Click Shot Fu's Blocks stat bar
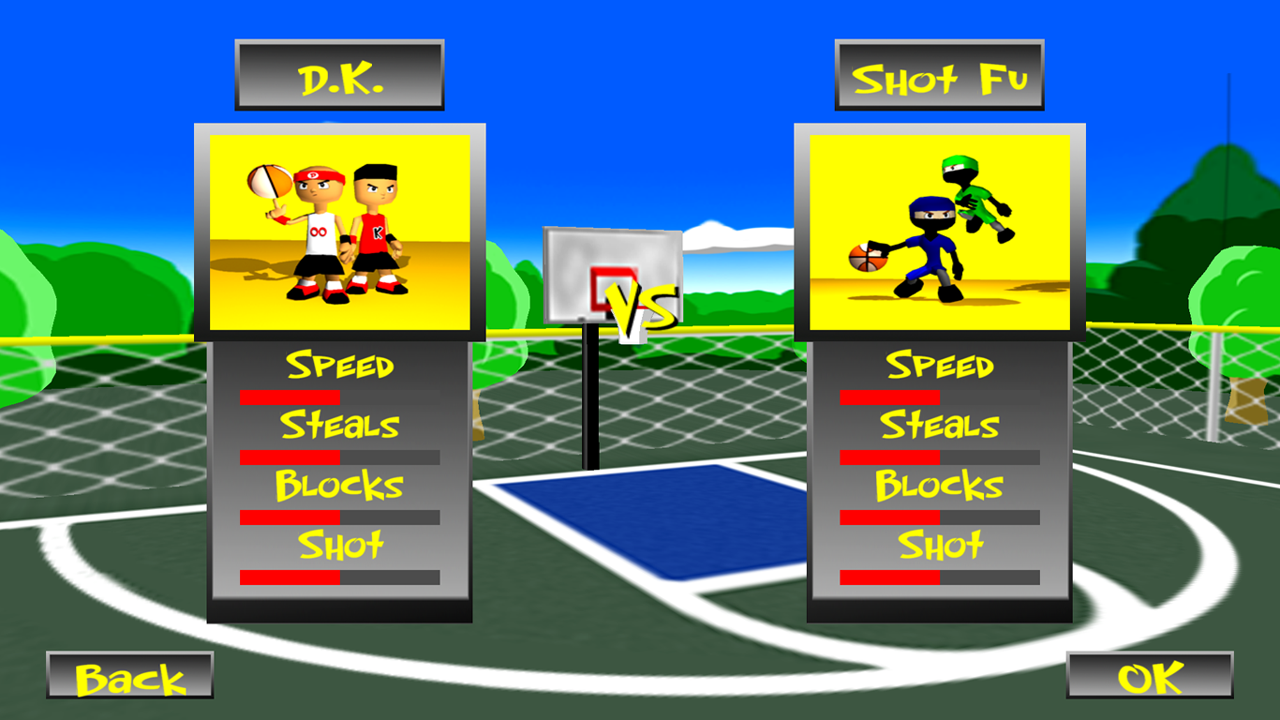 click(938, 516)
